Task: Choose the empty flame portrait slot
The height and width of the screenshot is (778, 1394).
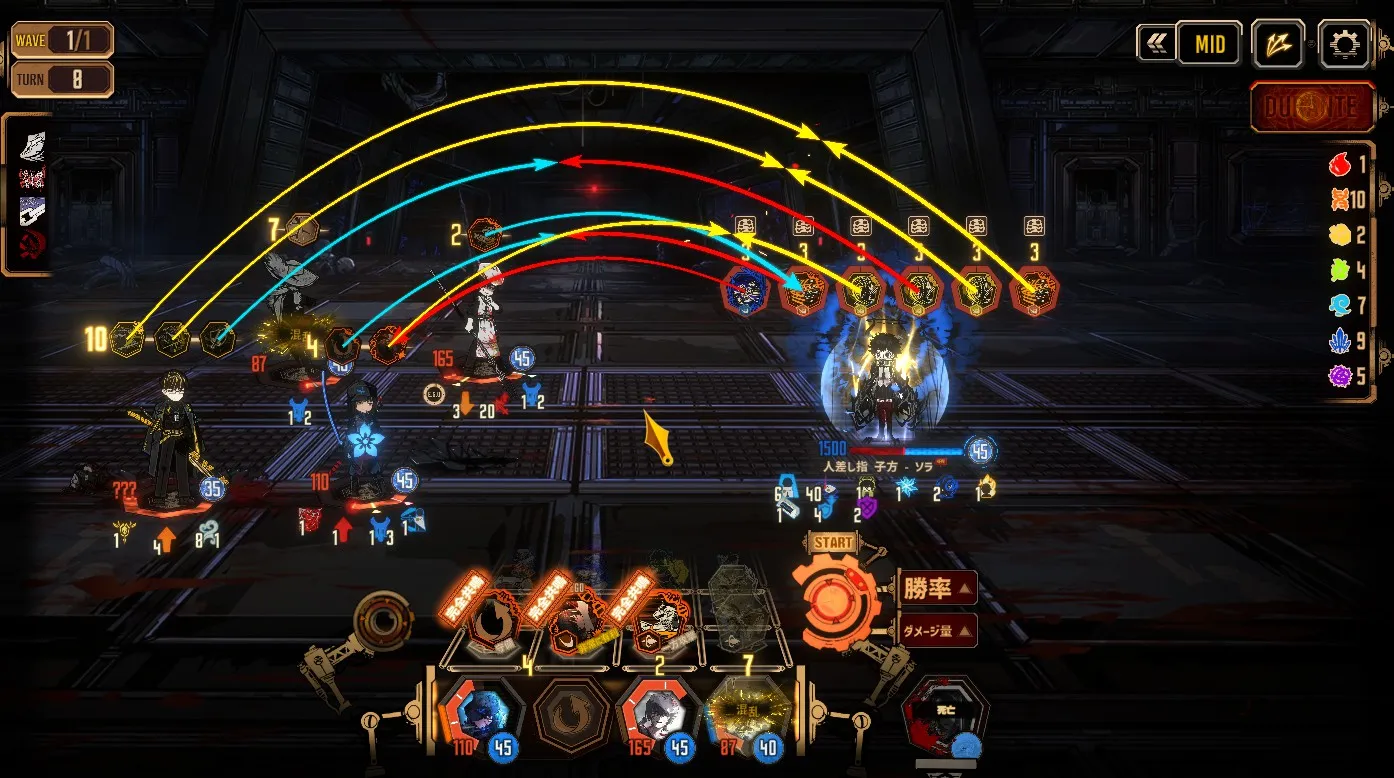Action: coord(566,714)
